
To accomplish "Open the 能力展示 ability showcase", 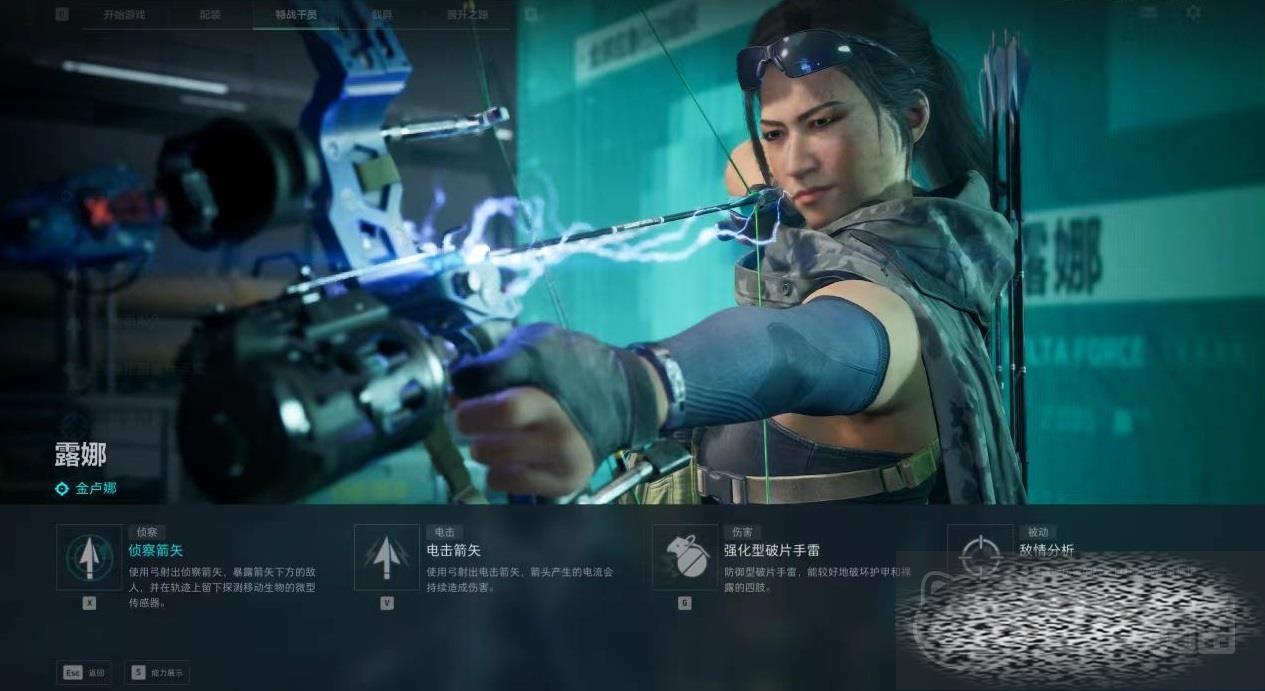I will pyautogui.click(x=157, y=673).
